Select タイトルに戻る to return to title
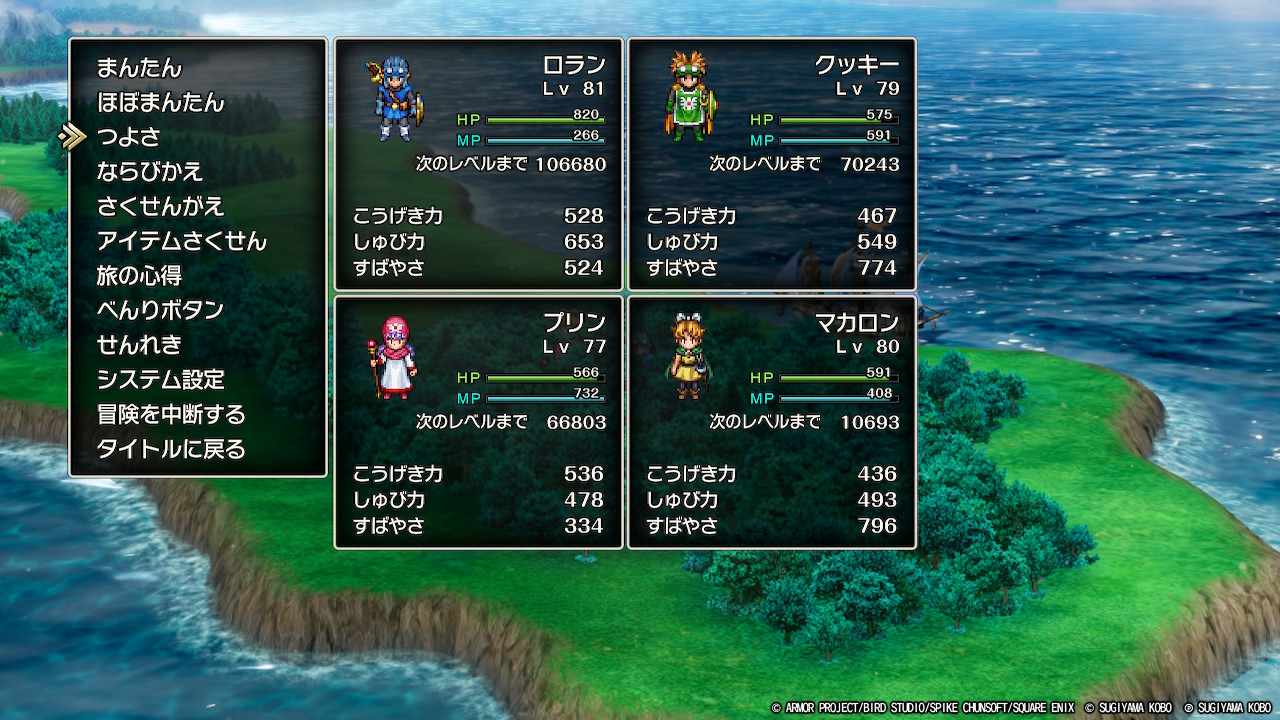Screen dimensions: 1280x720 [171, 449]
